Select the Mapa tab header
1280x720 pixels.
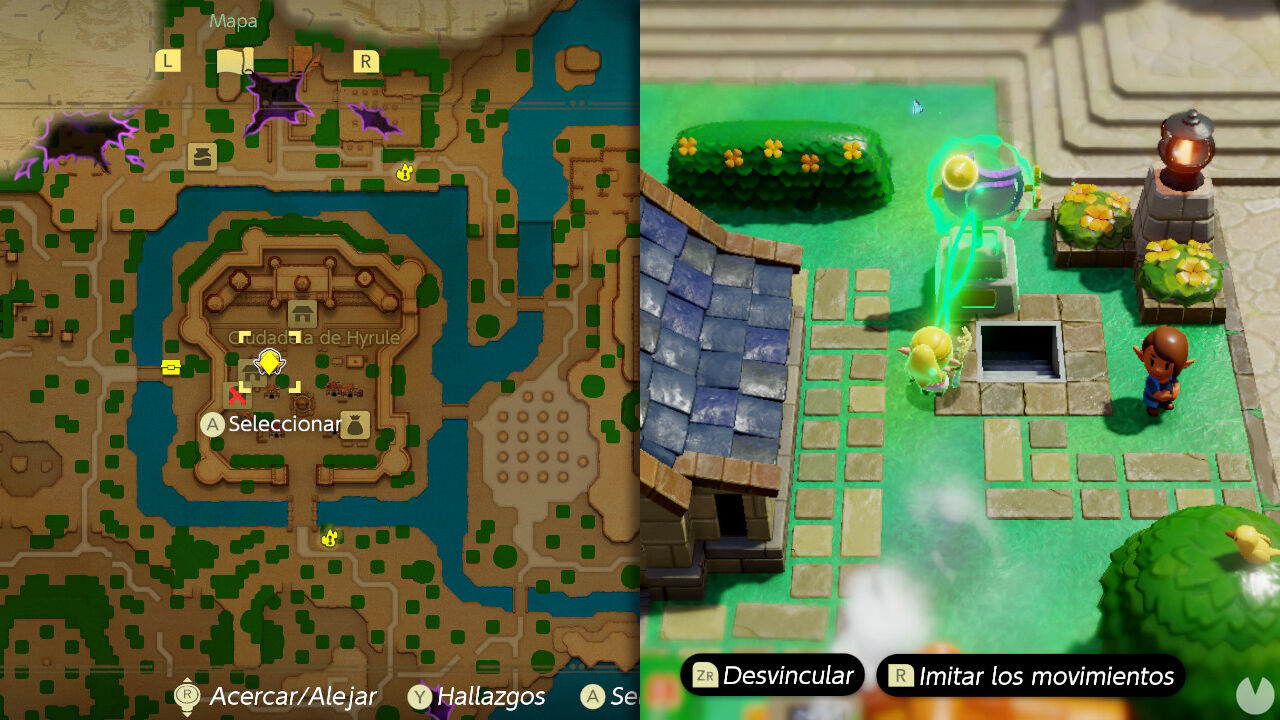pos(233,21)
